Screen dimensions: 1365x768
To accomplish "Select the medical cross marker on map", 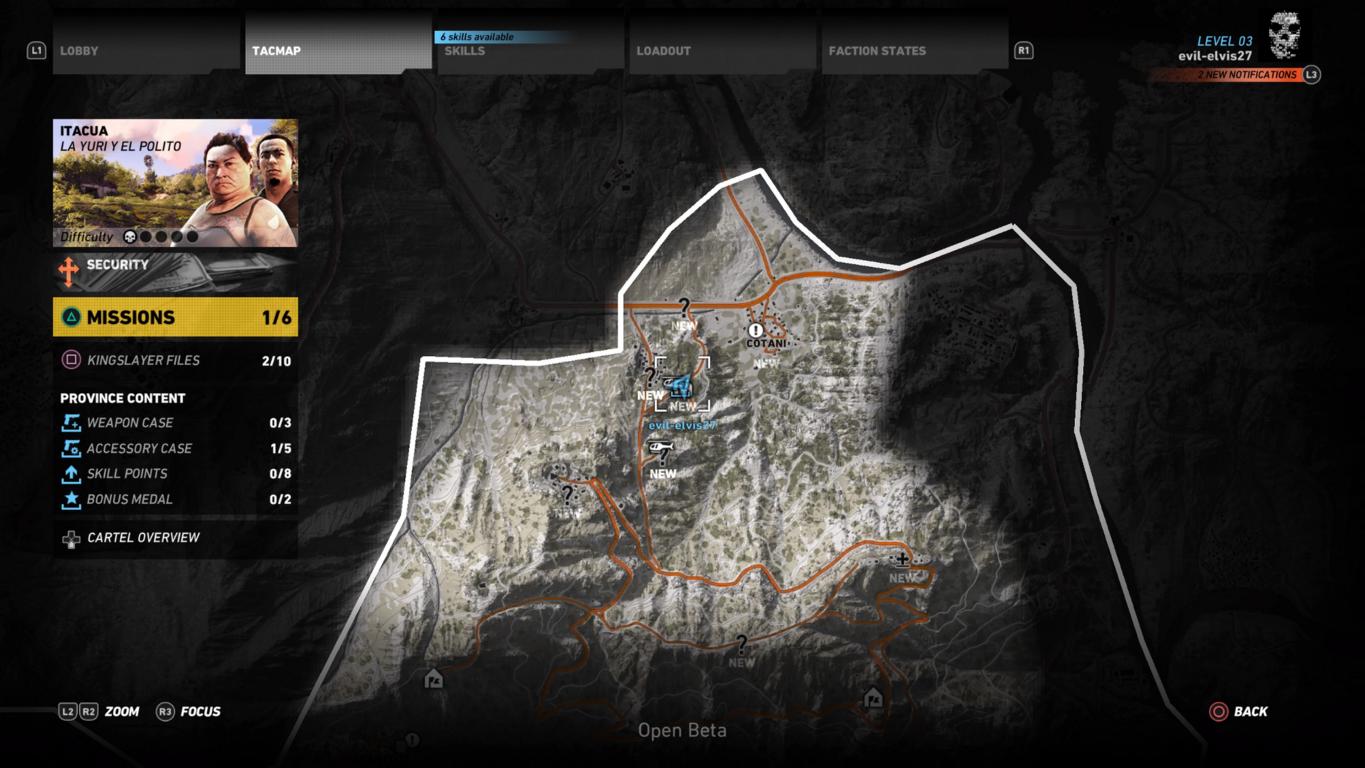I will [902, 561].
